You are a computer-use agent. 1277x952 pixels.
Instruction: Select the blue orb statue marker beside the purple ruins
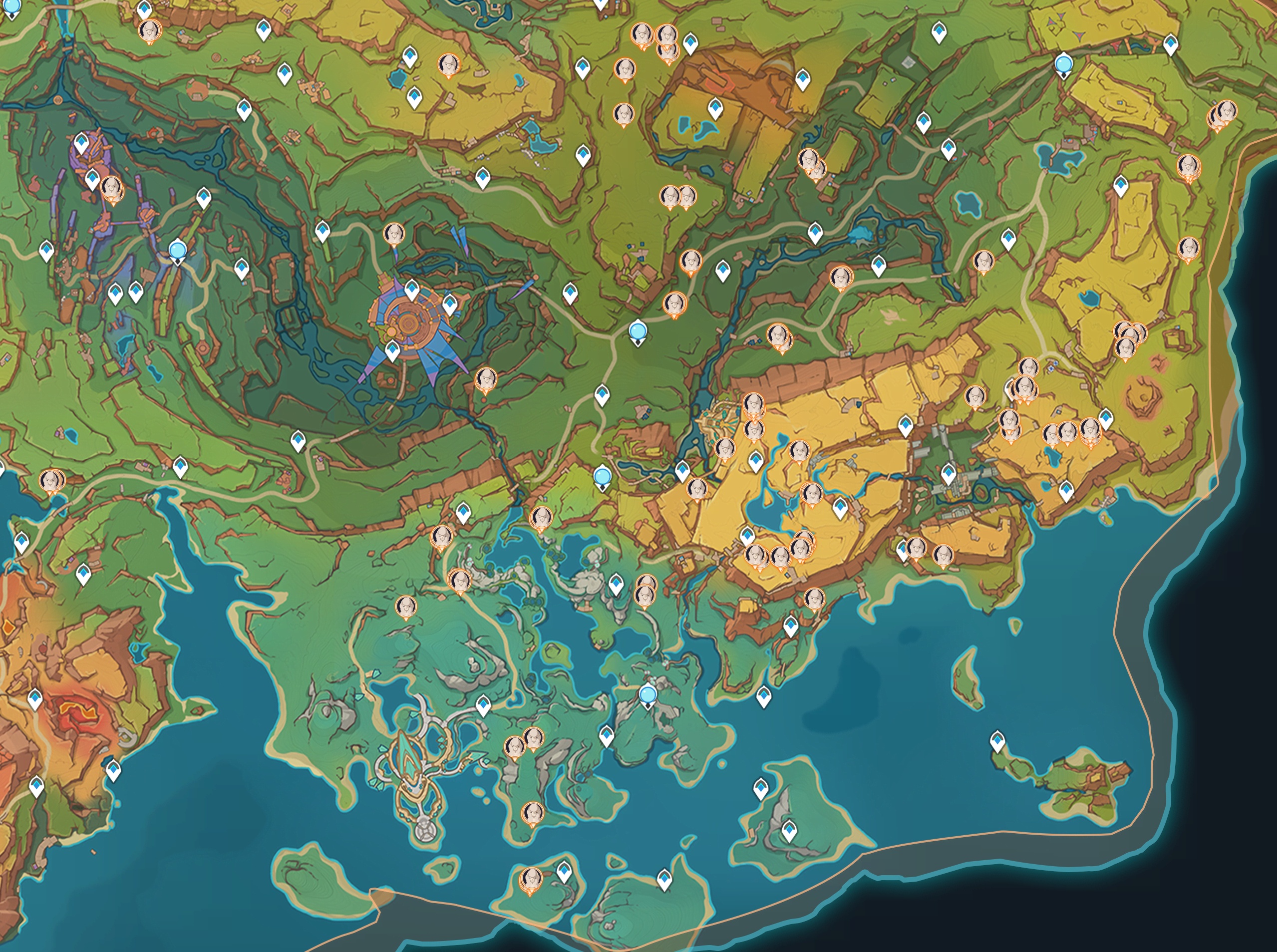(x=178, y=251)
